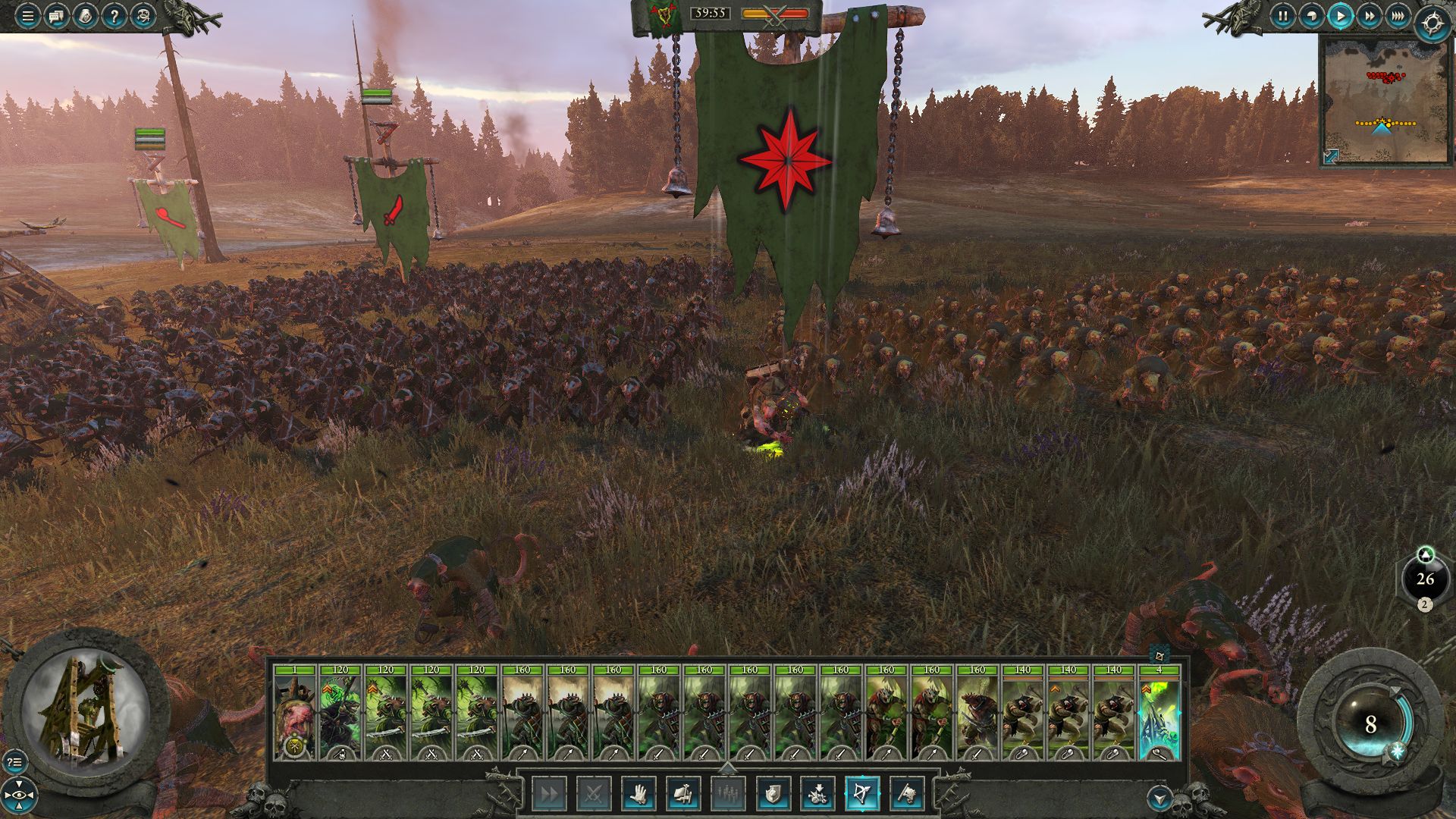Set battle to fastest speed

[1398, 16]
